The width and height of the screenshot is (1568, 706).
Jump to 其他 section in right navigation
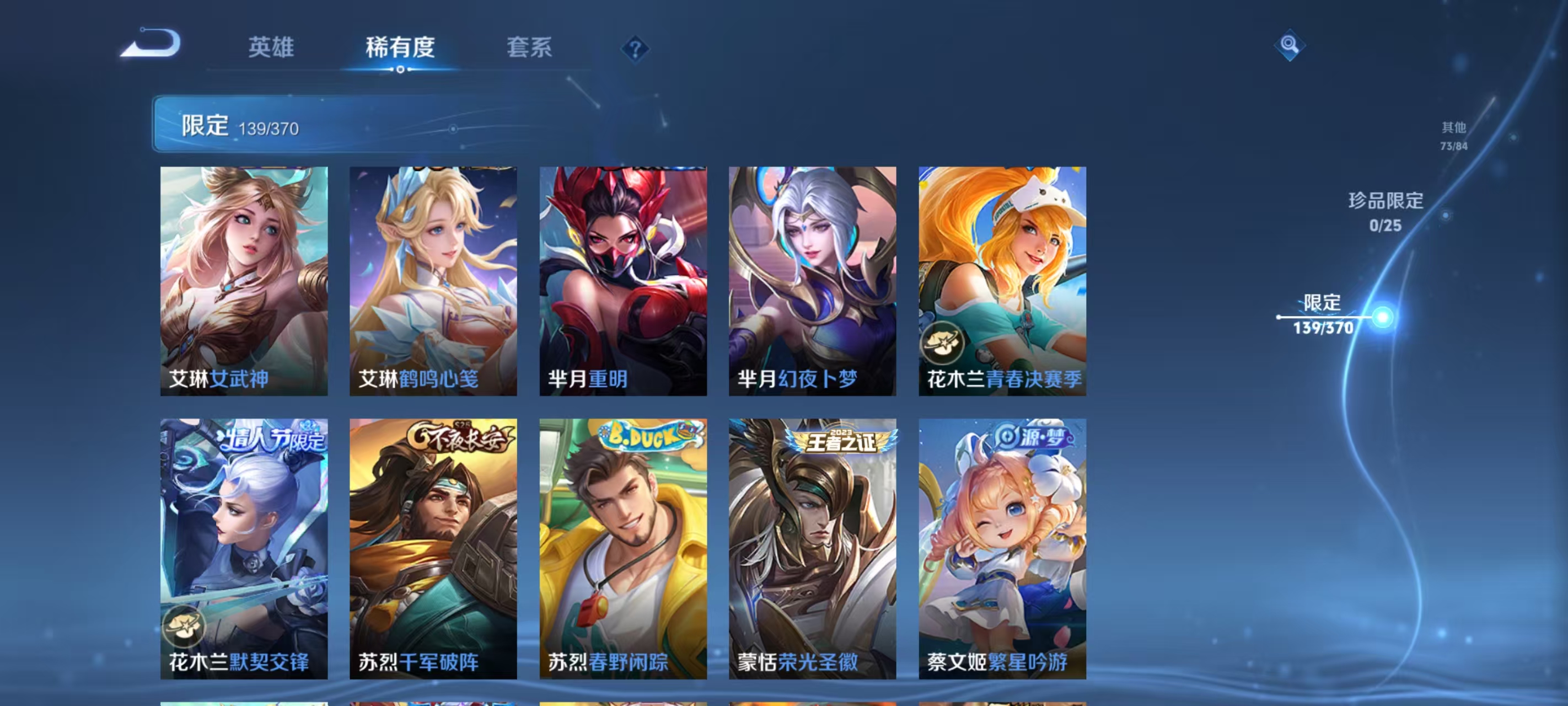[1455, 135]
